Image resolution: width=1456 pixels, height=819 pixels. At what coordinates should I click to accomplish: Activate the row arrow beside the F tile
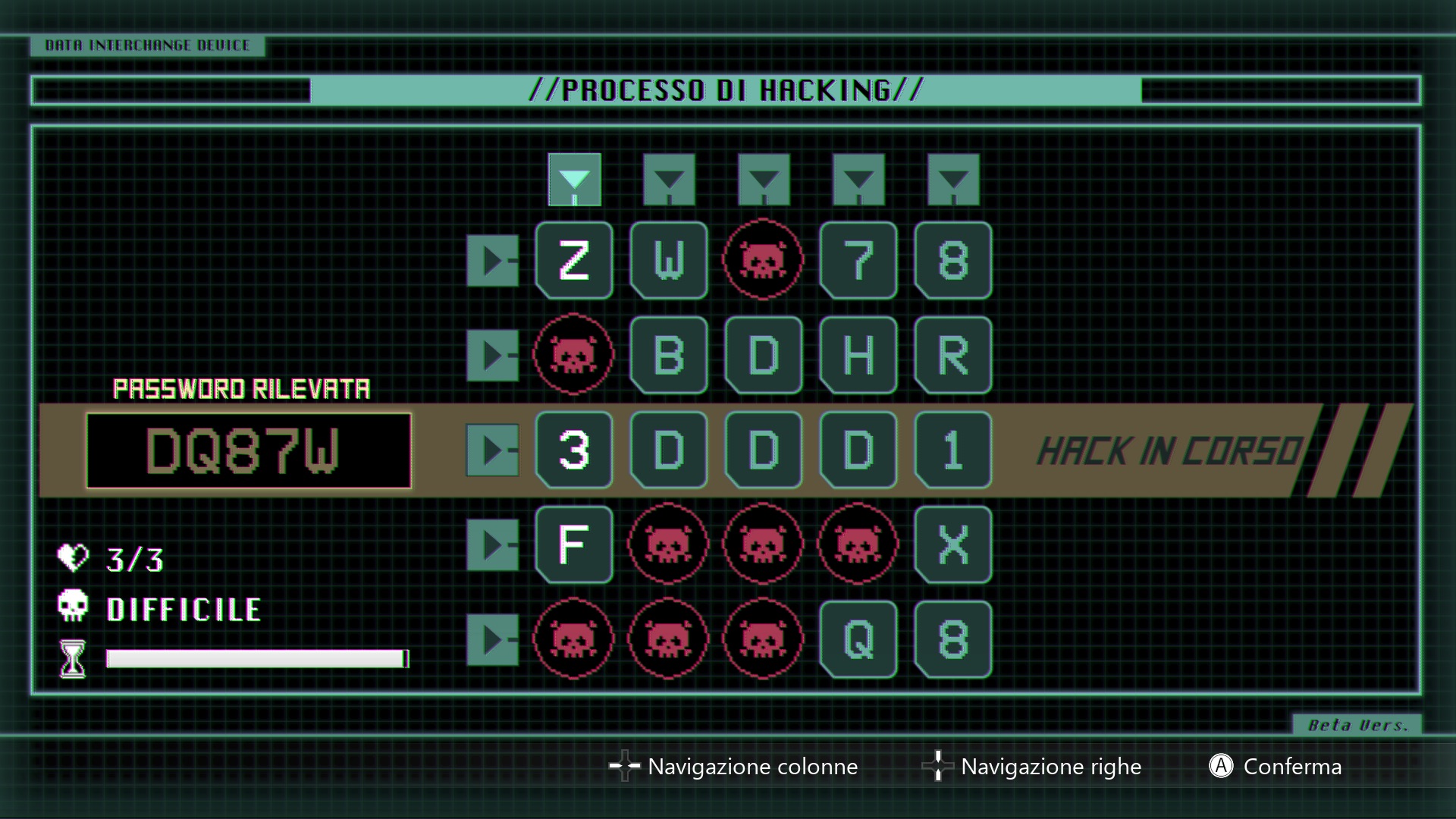pyautogui.click(x=493, y=544)
